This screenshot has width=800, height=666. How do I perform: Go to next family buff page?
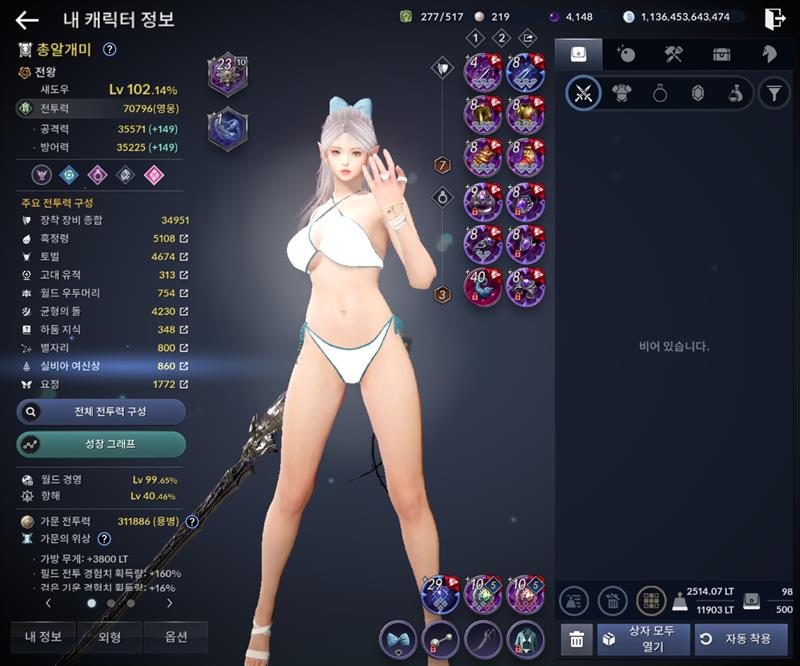tap(169, 603)
